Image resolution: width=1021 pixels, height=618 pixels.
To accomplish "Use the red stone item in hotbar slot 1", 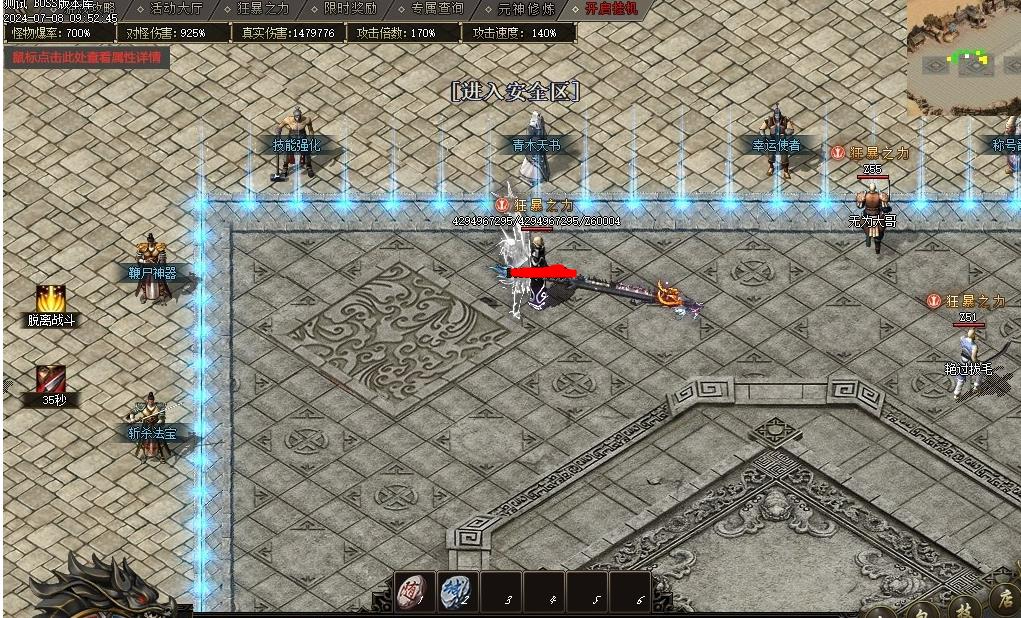I will tap(415, 590).
